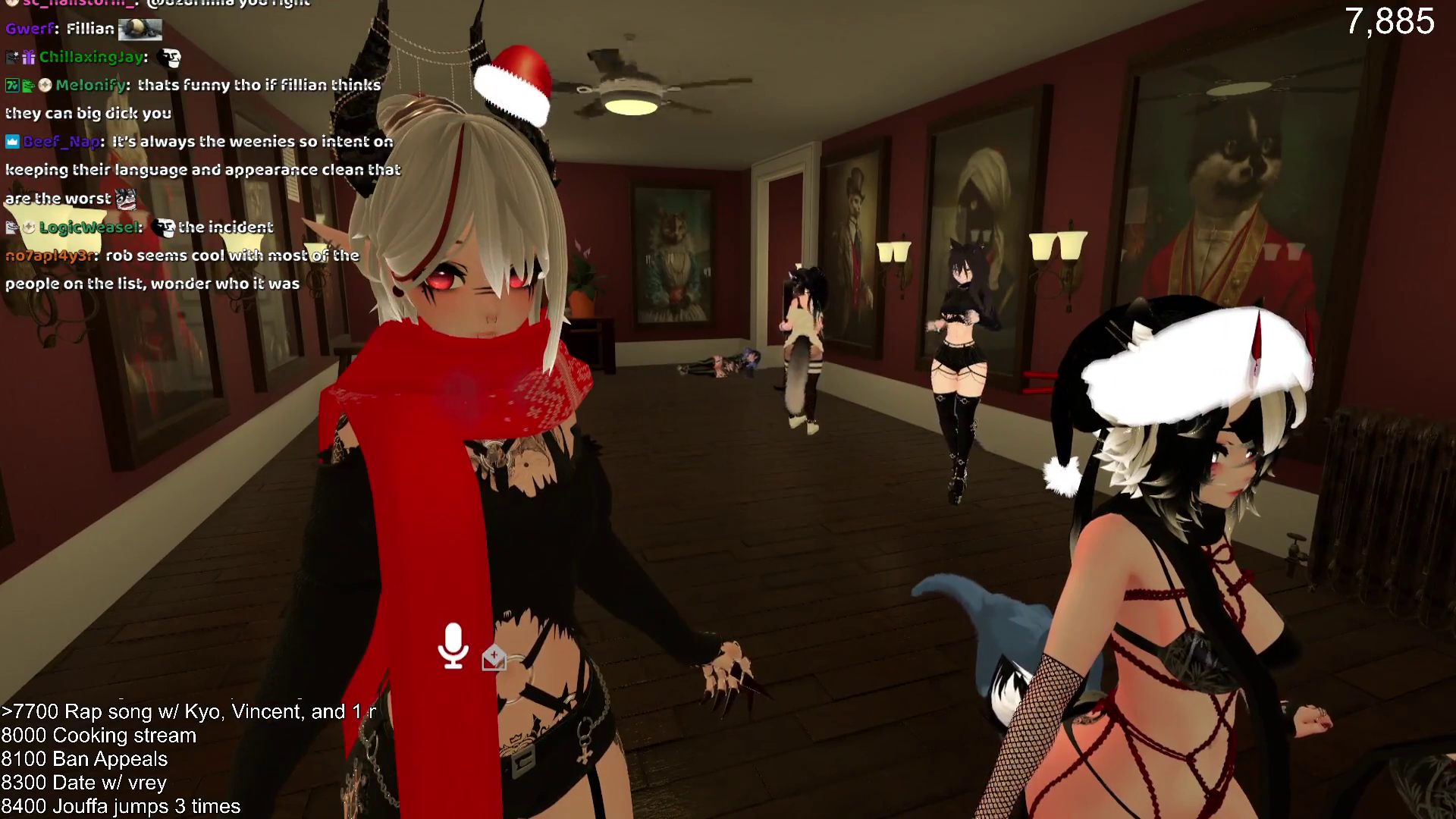The height and width of the screenshot is (819, 1456).
Task: Click no7apl4y3r's username in chat
Action: (x=50, y=256)
